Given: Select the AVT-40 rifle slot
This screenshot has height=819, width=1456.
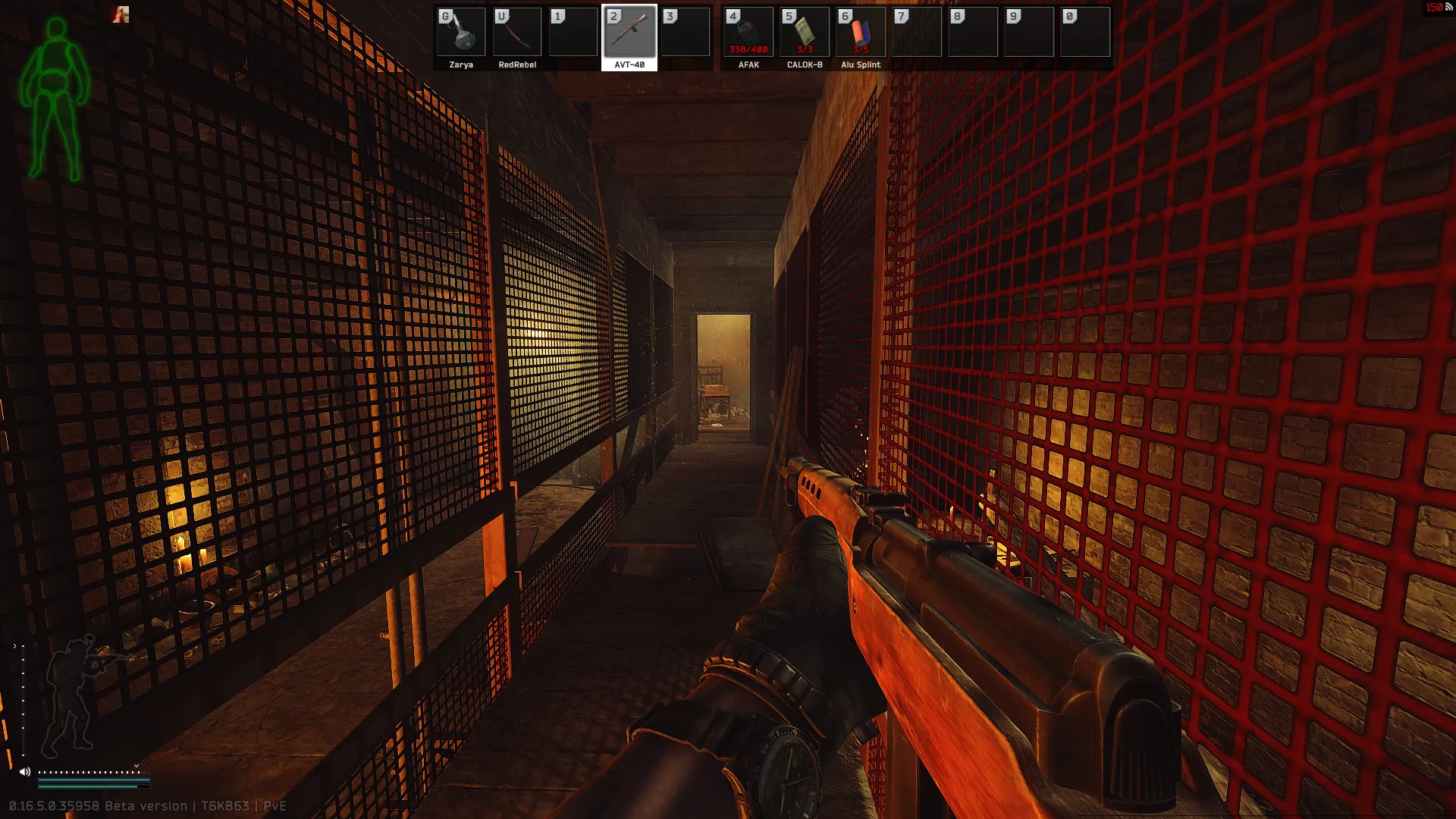Looking at the screenshot, I should coord(629,33).
